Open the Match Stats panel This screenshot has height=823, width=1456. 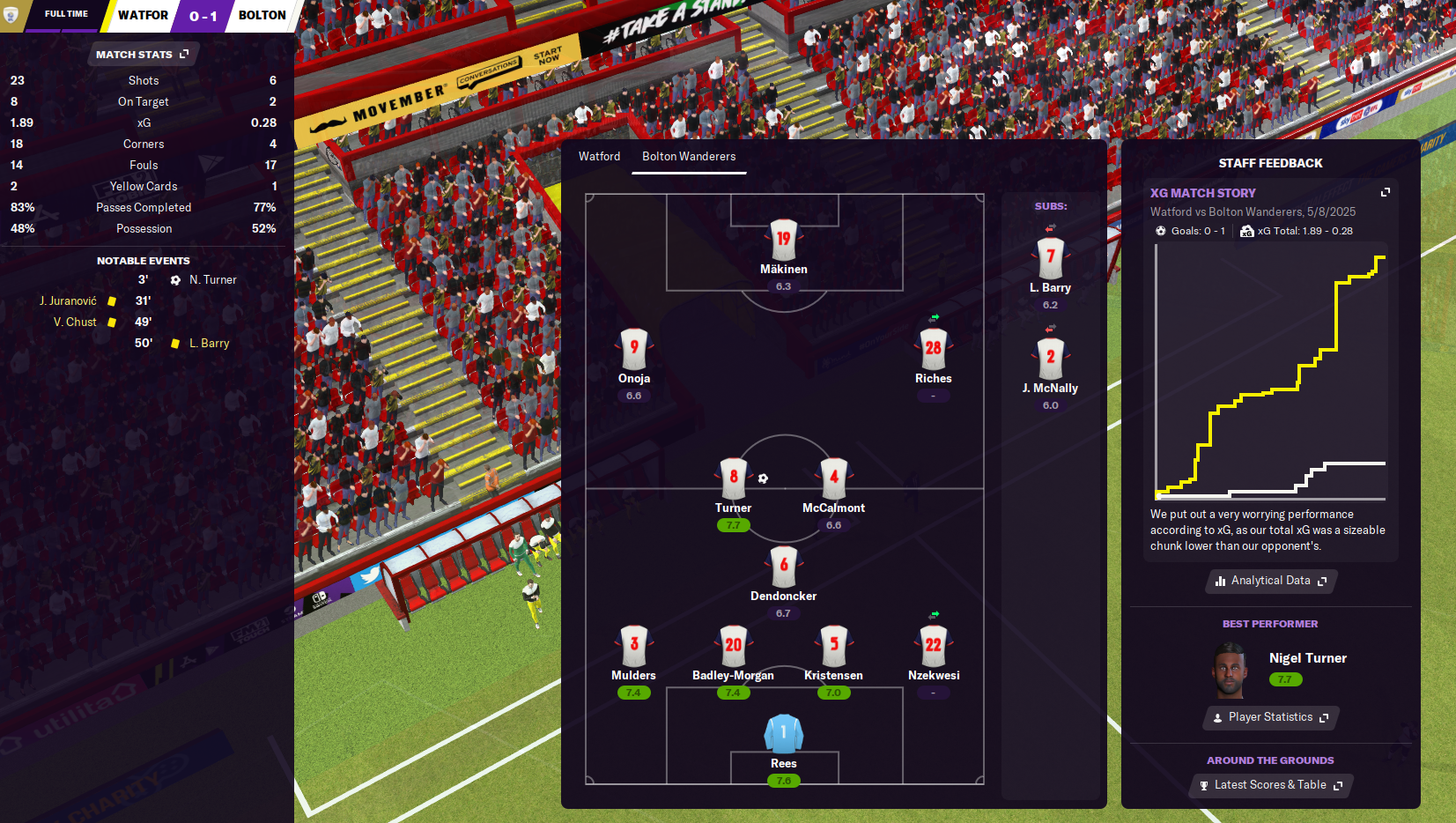tap(143, 55)
